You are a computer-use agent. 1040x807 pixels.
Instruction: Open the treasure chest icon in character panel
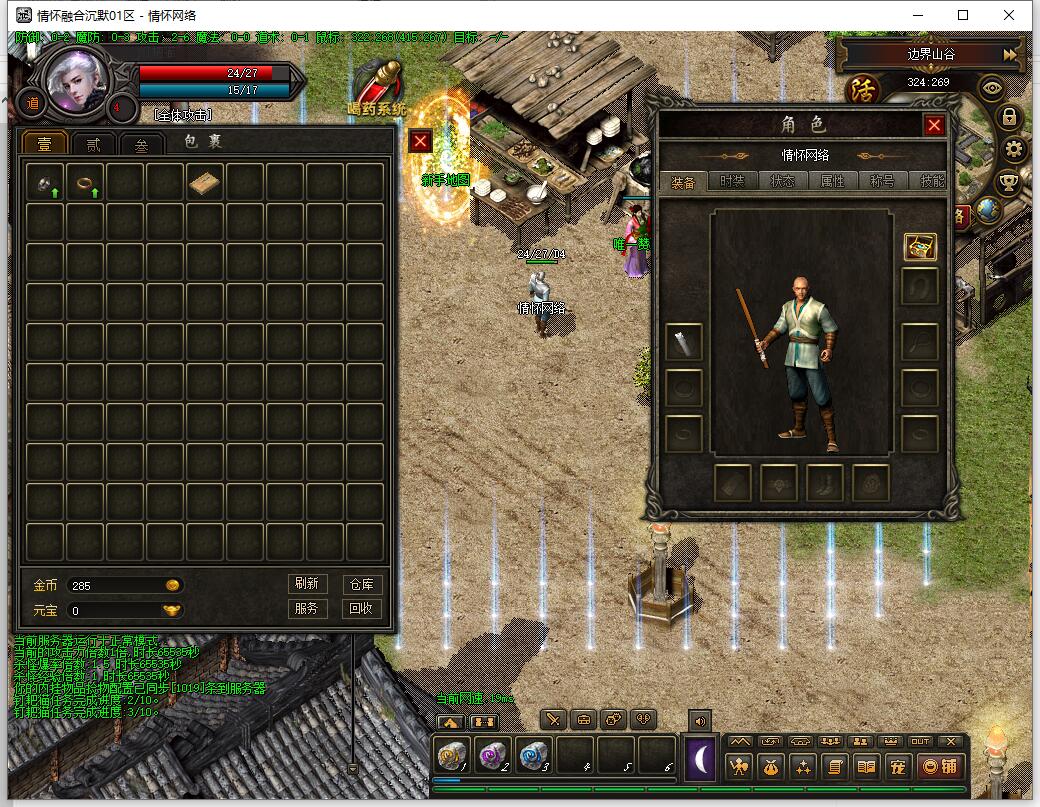[x=920, y=247]
